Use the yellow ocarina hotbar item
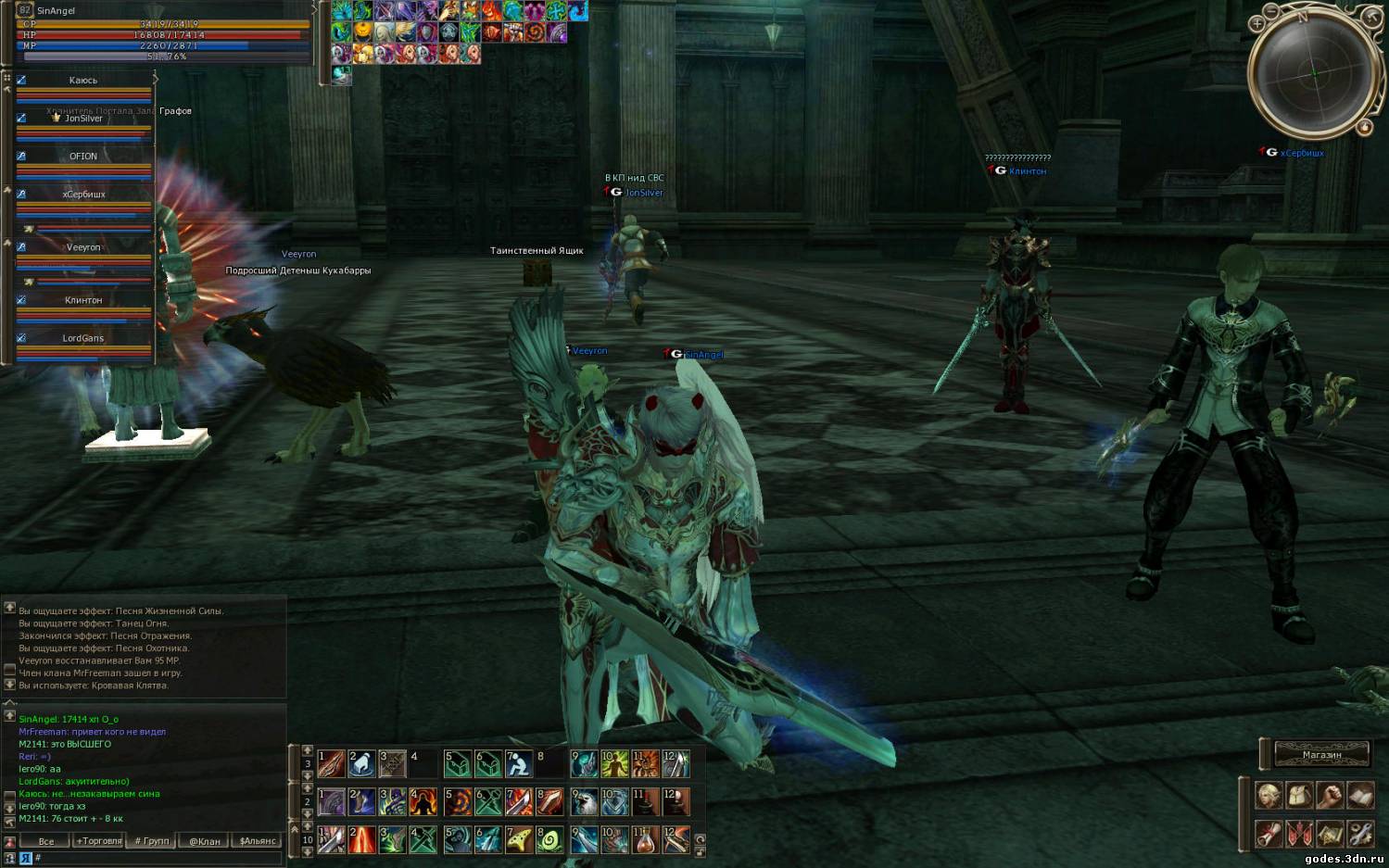Viewport: 1389px width, 868px height. click(x=518, y=839)
